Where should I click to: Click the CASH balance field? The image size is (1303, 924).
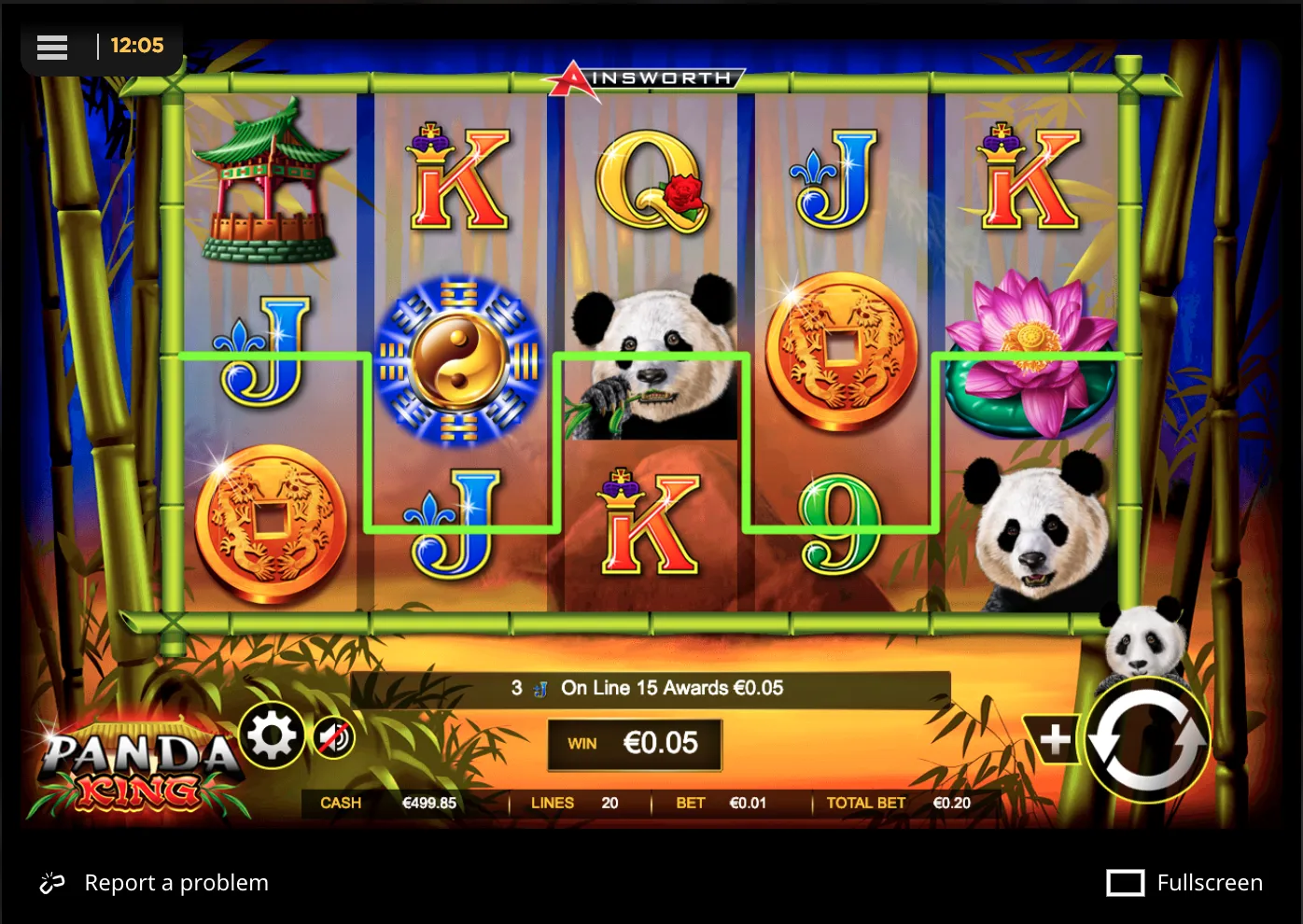pyautogui.click(x=383, y=803)
